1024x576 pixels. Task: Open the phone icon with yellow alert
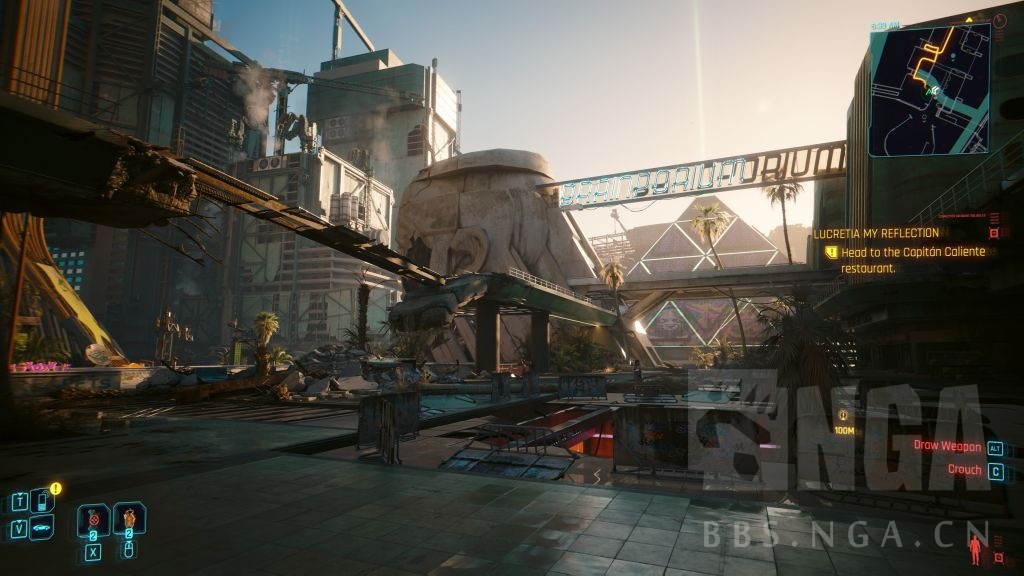pos(43,500)
